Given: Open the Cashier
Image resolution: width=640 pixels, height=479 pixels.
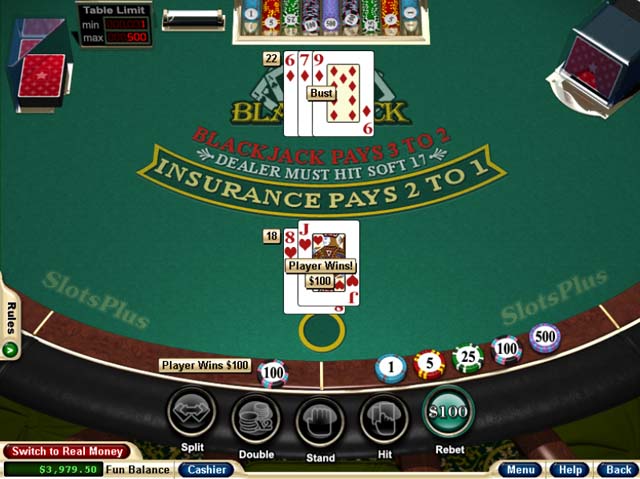Looking at the screenshot, I should 206,469.
